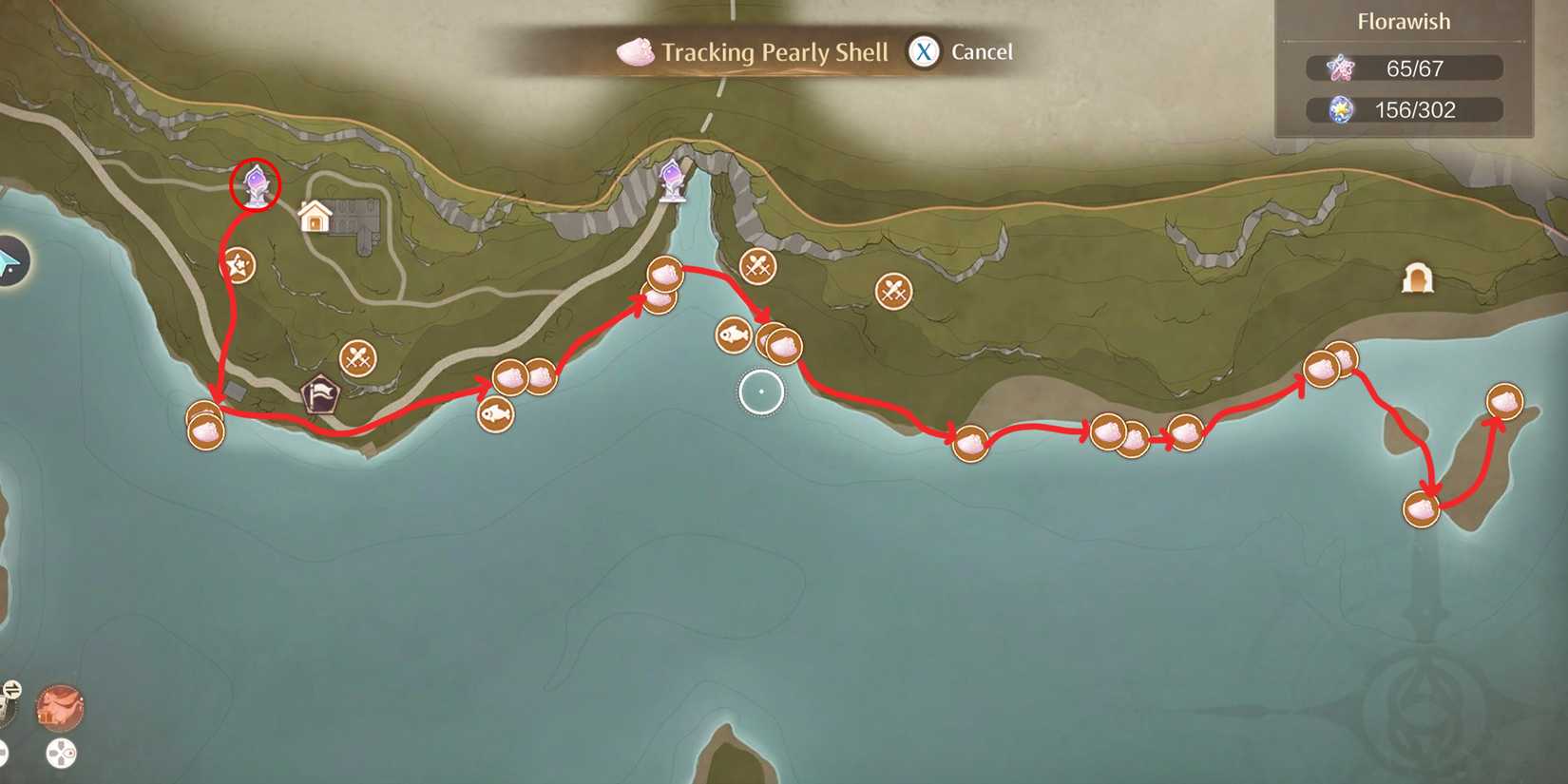Click the D-pad controls icon at bottom-left

(x=60, y=753)
